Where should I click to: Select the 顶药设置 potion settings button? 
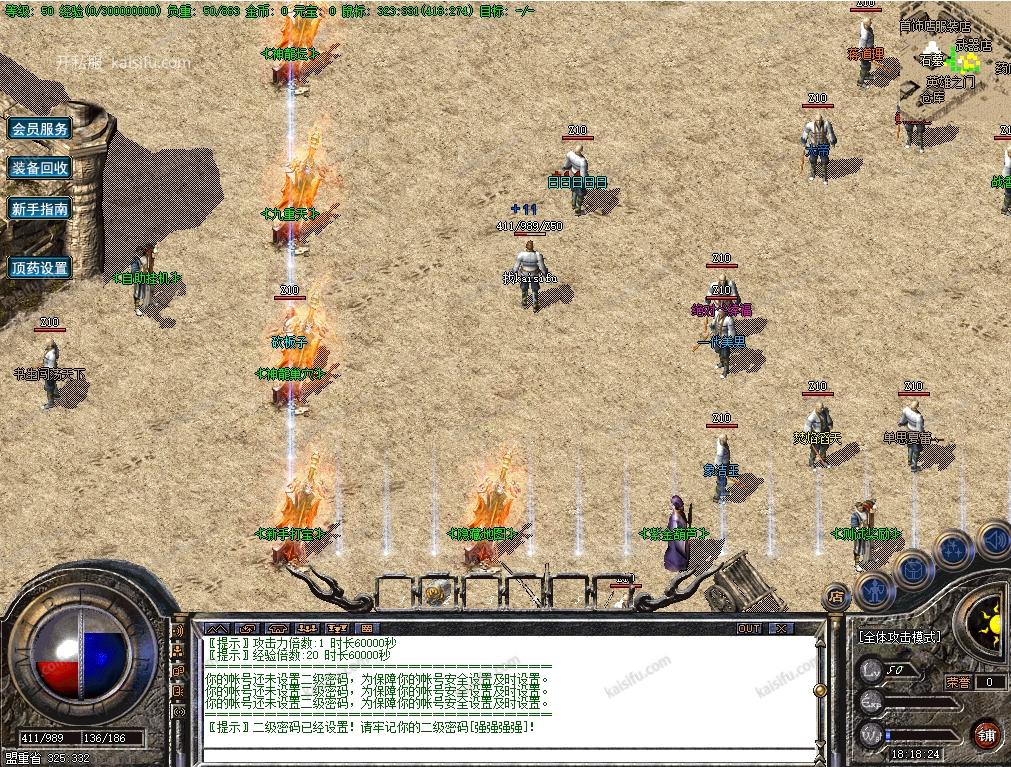pos(40,268)
